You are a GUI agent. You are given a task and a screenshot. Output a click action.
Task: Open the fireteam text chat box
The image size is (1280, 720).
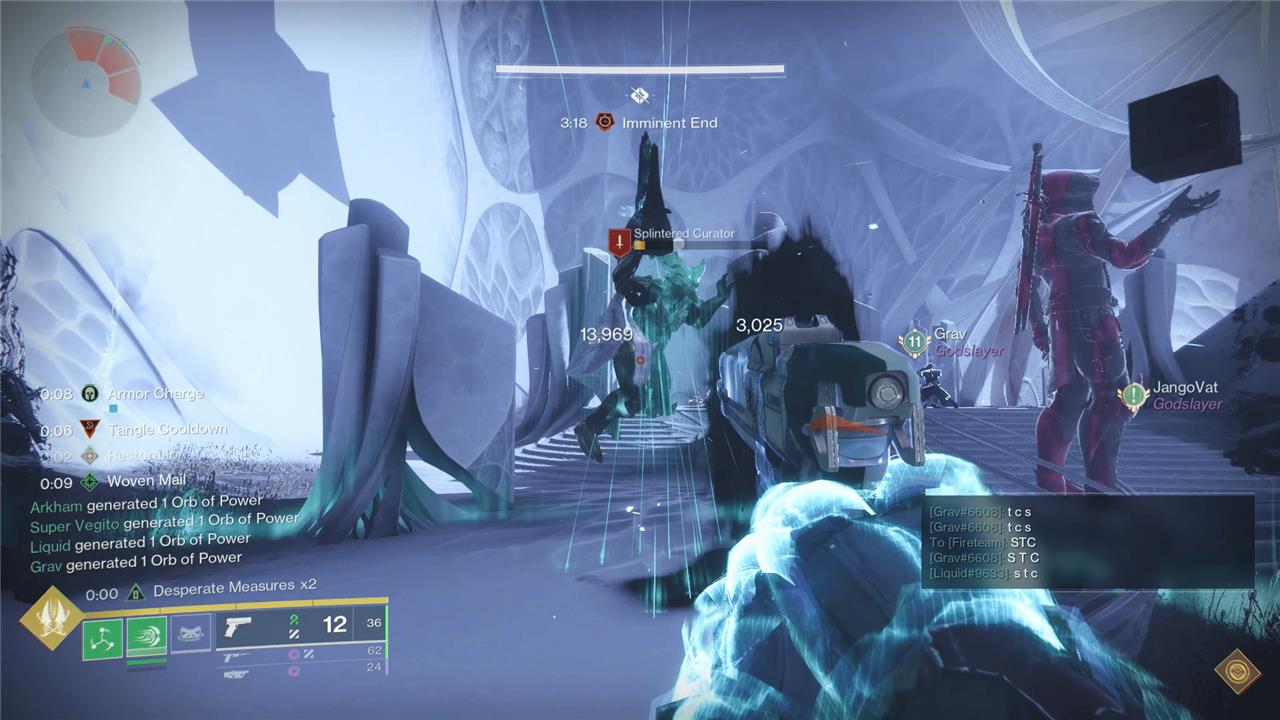coord(1087,541)
